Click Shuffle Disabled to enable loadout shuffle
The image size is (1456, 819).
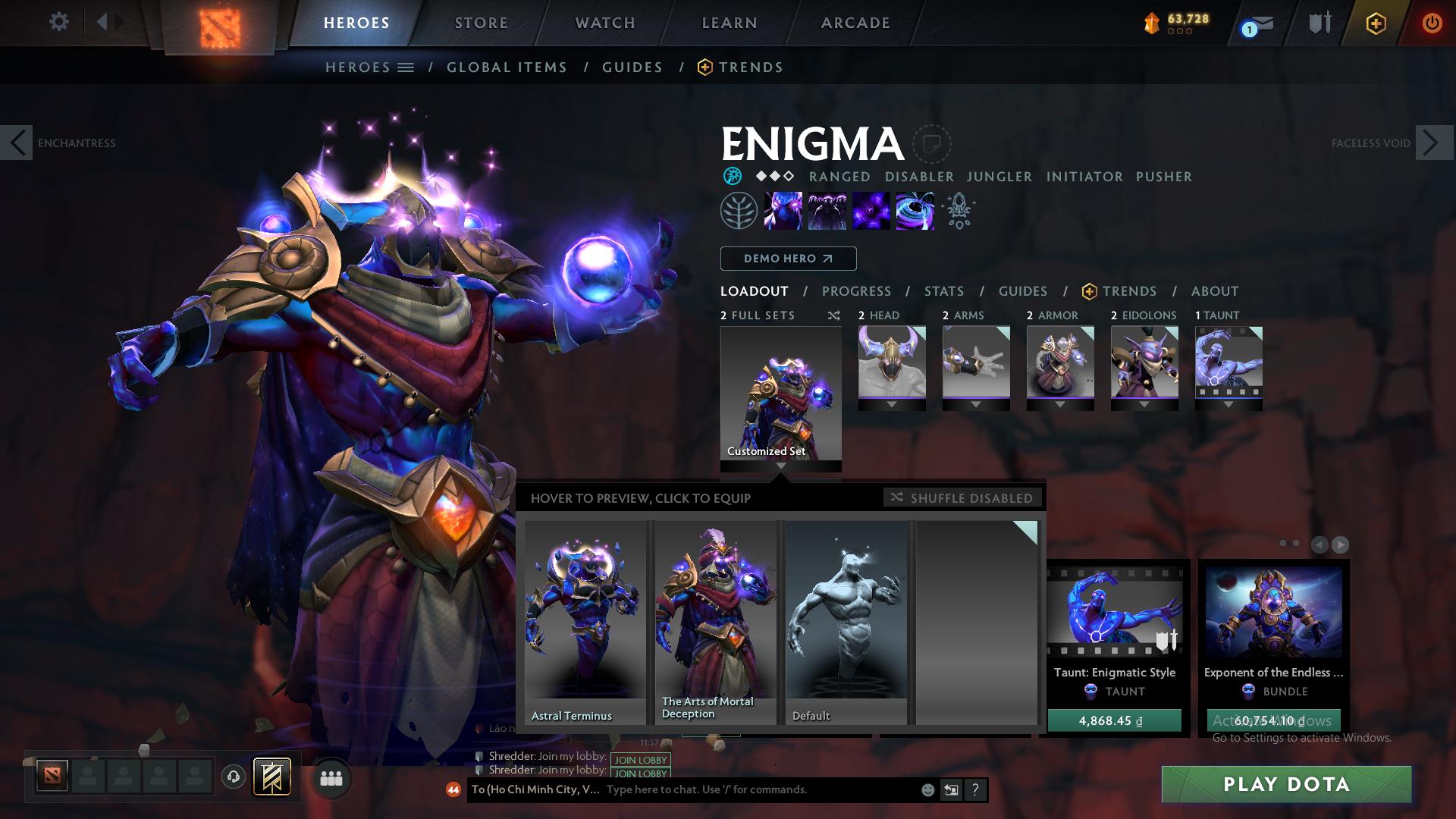click(x=962, y=498)
